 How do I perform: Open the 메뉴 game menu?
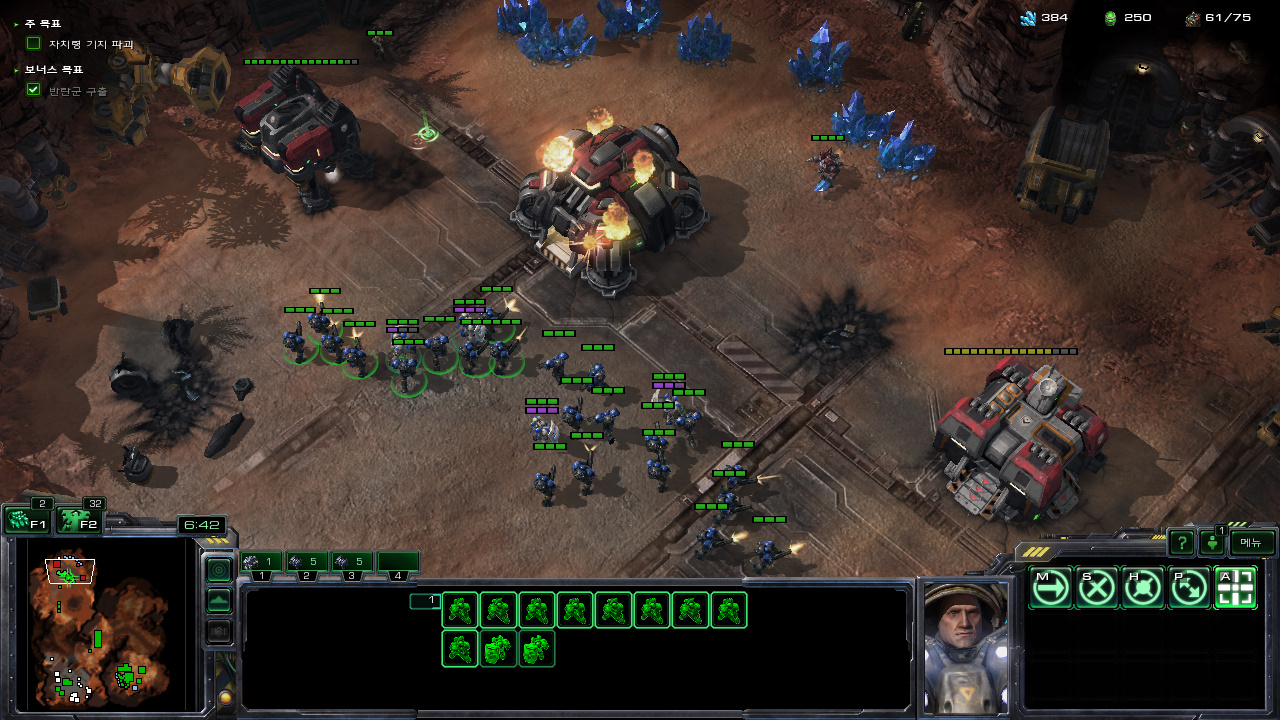tap(1252, 543)
